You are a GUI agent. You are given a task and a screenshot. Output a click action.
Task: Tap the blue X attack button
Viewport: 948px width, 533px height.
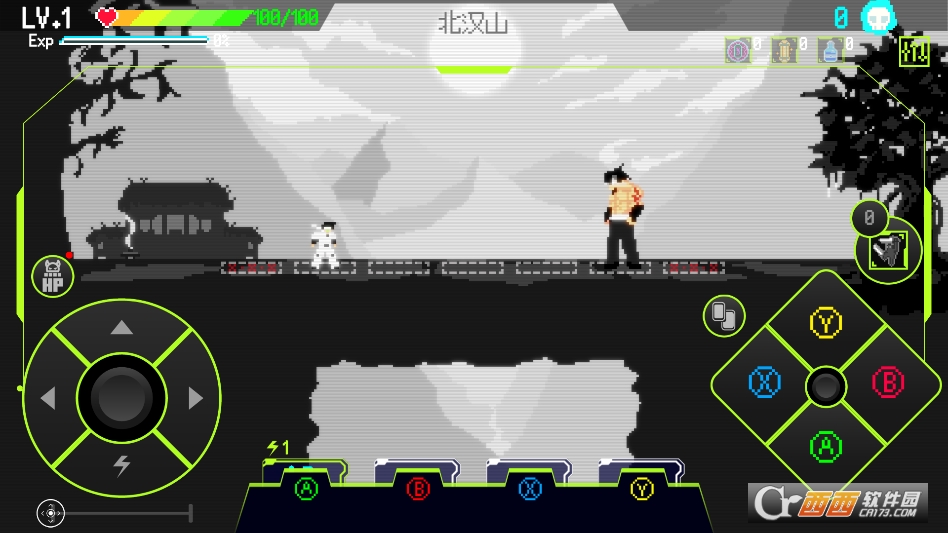[x=765, y=382]
